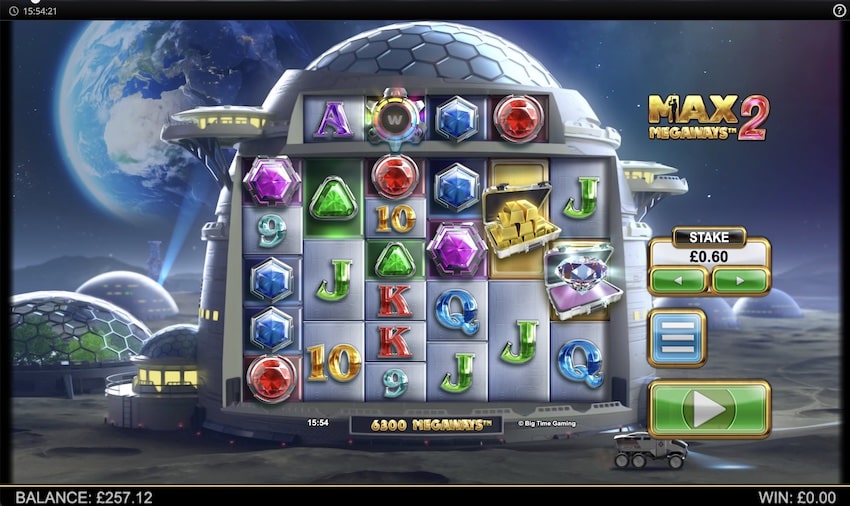Open the help question mark icon
850x506 pixels.
(x=839, y=10)
